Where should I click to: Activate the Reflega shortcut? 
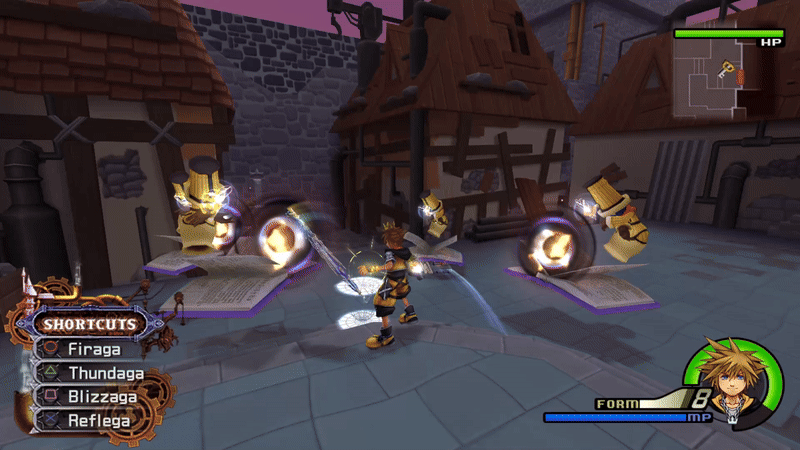[98, 420]
